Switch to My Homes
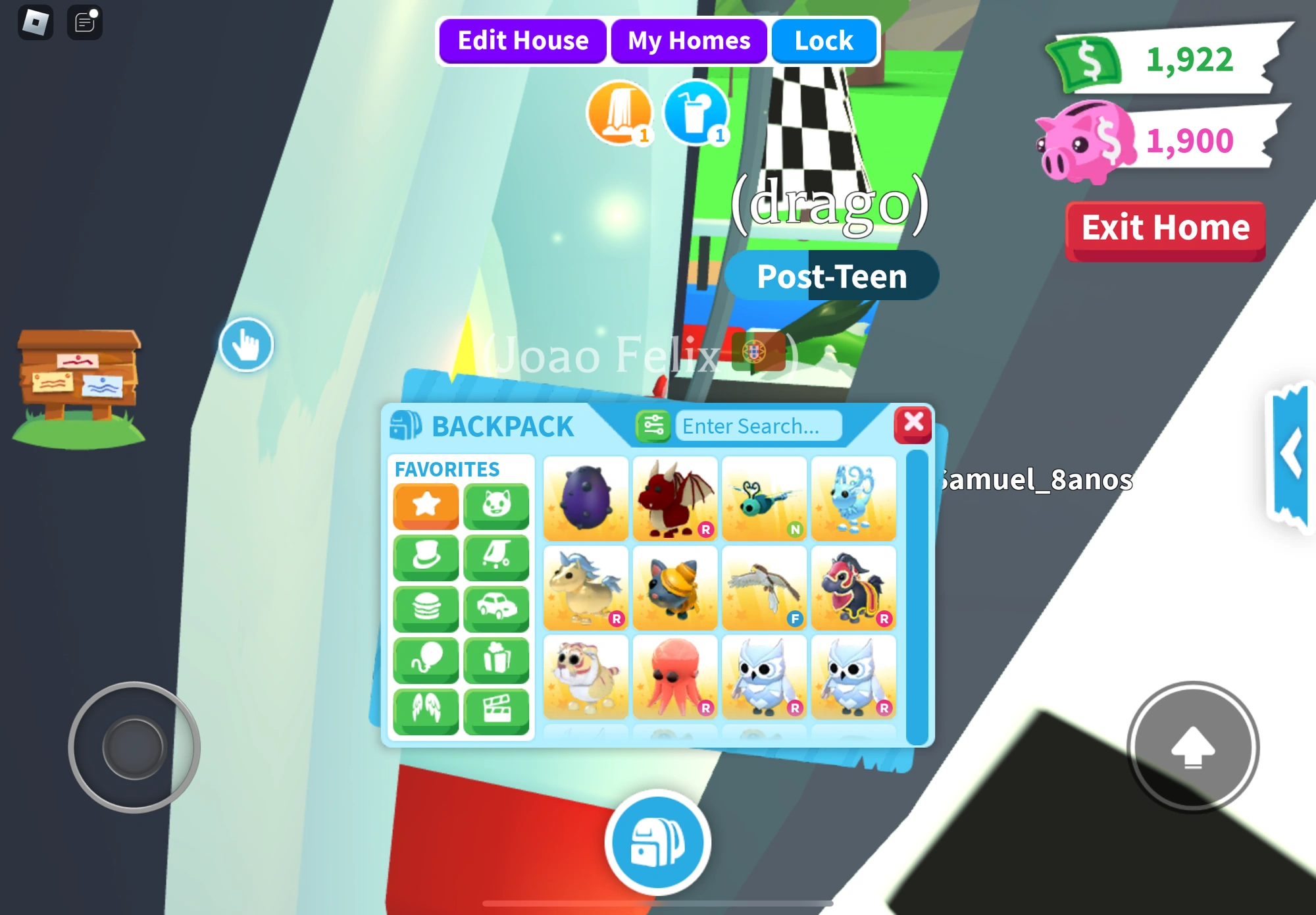Image resolution: width=1316 pixels, height=915 pixels. point(688,40)
